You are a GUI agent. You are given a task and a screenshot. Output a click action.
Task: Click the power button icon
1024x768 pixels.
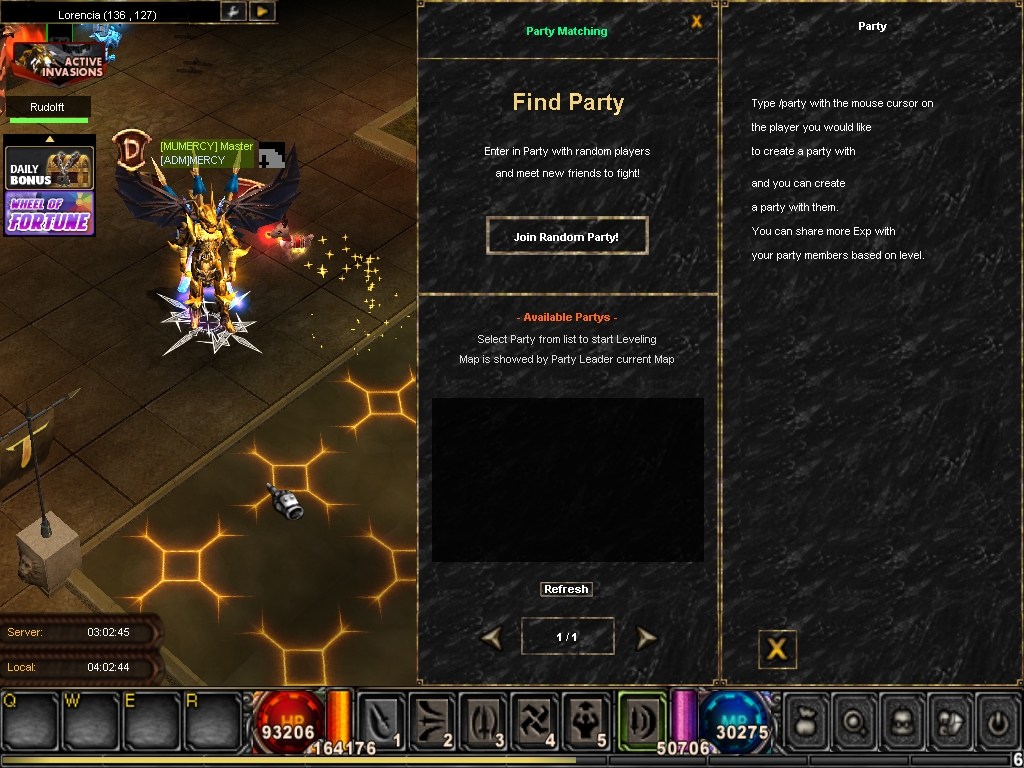996,720
